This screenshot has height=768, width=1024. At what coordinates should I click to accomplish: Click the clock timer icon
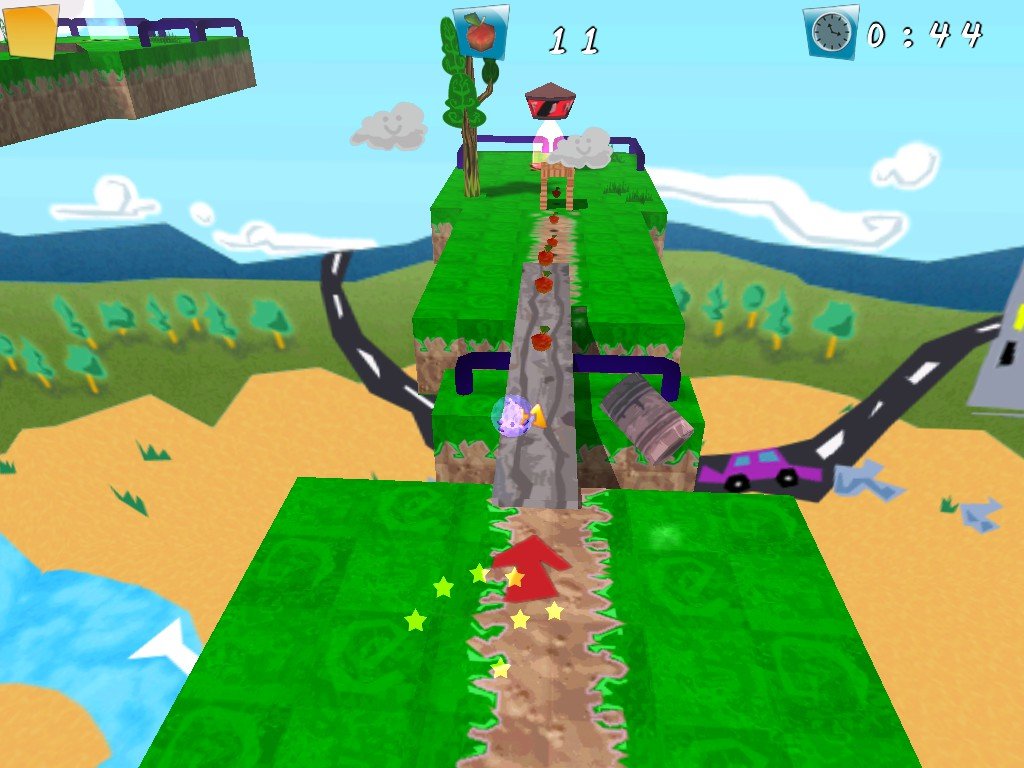(830, 33)
